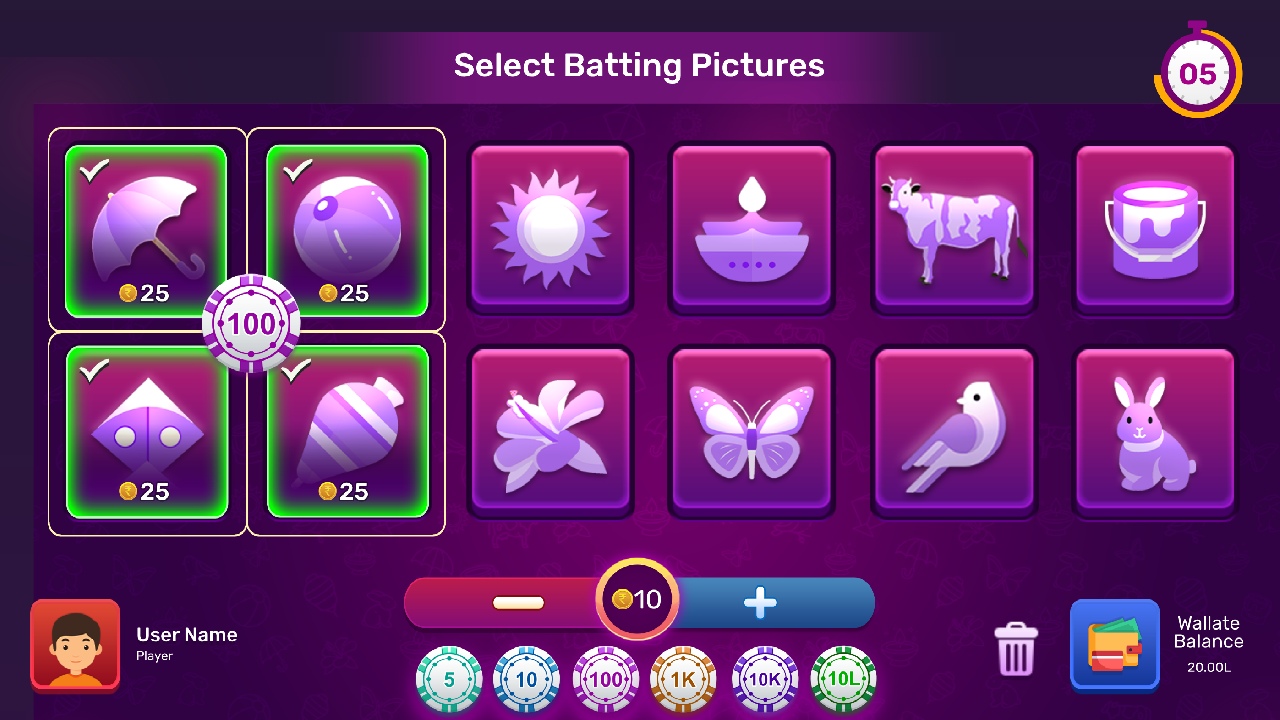Select the spinning top picture tile
1280x720 pixels.
347,430
